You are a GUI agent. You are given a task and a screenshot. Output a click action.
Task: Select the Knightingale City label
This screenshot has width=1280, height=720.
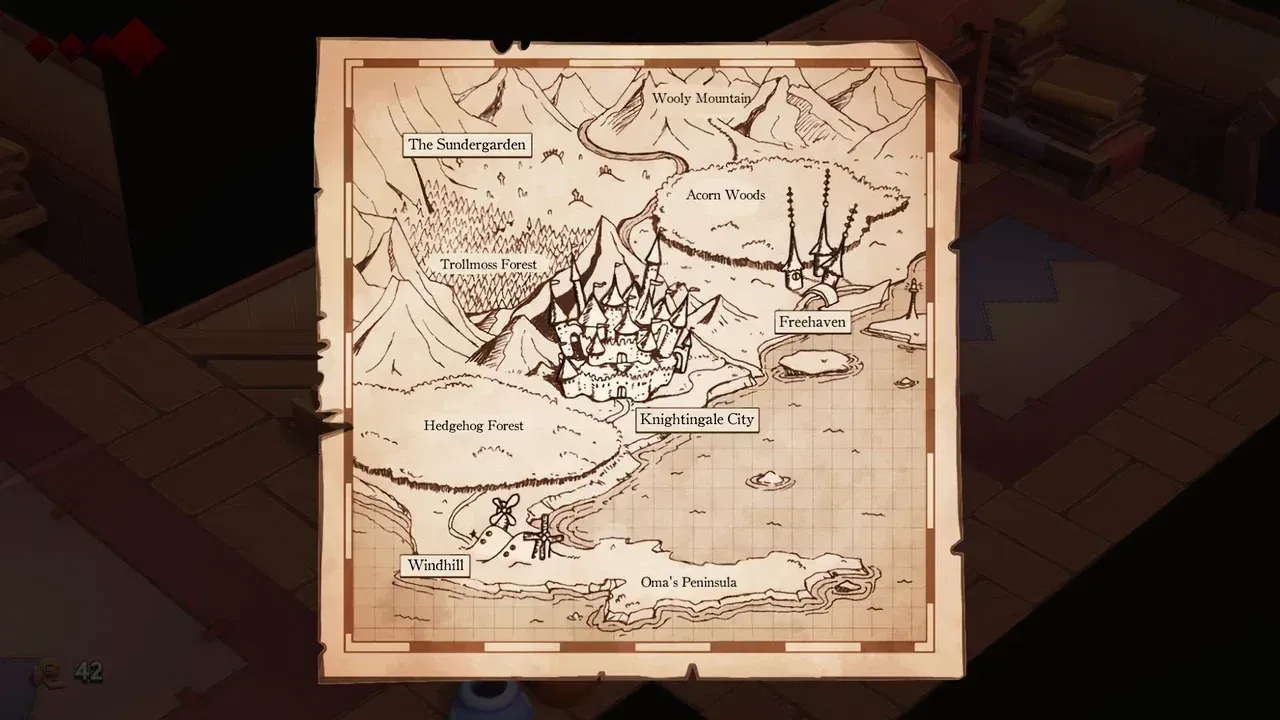click(x=699, y=419)
